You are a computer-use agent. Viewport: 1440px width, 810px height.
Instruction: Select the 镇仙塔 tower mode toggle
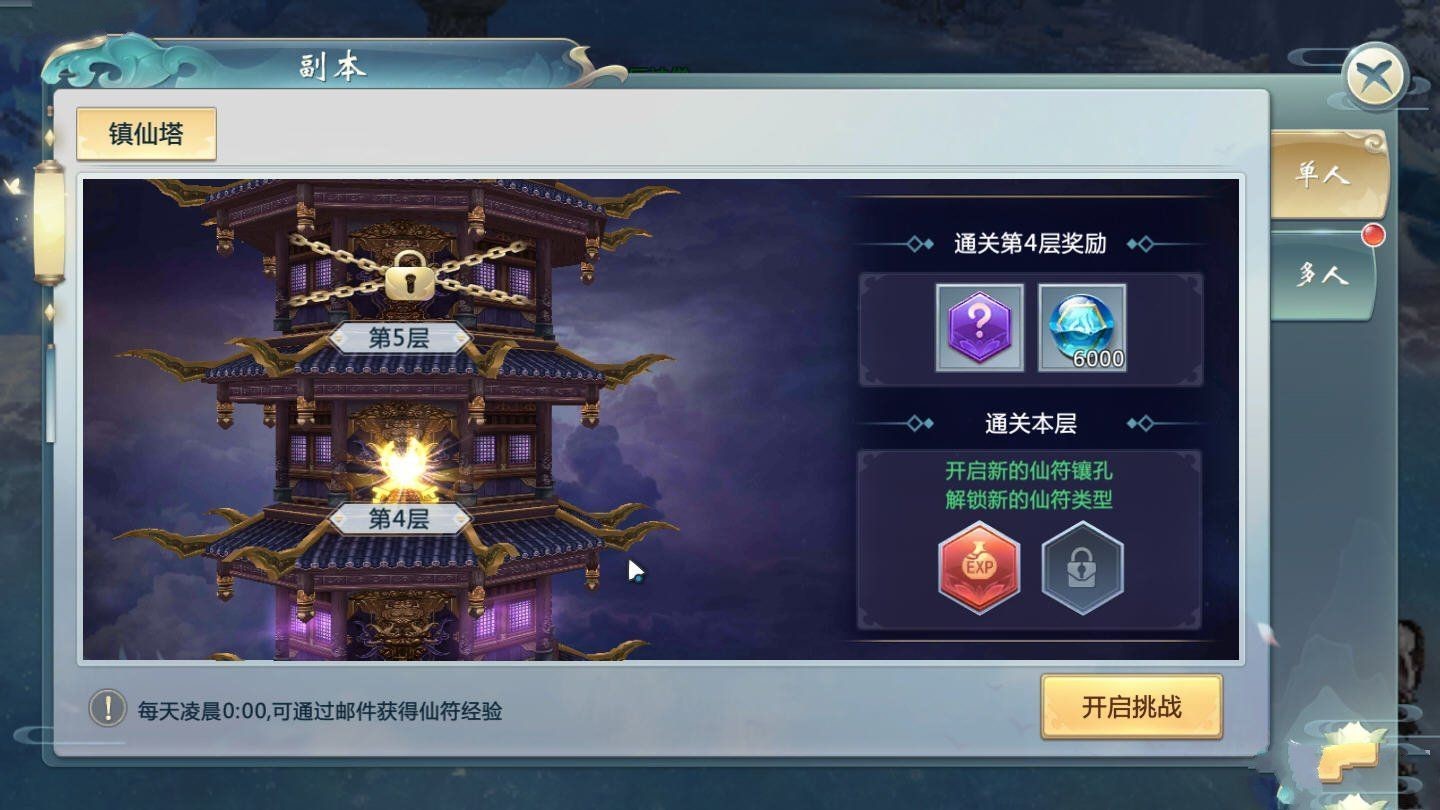pyautogui.click(x=146, y=131)
